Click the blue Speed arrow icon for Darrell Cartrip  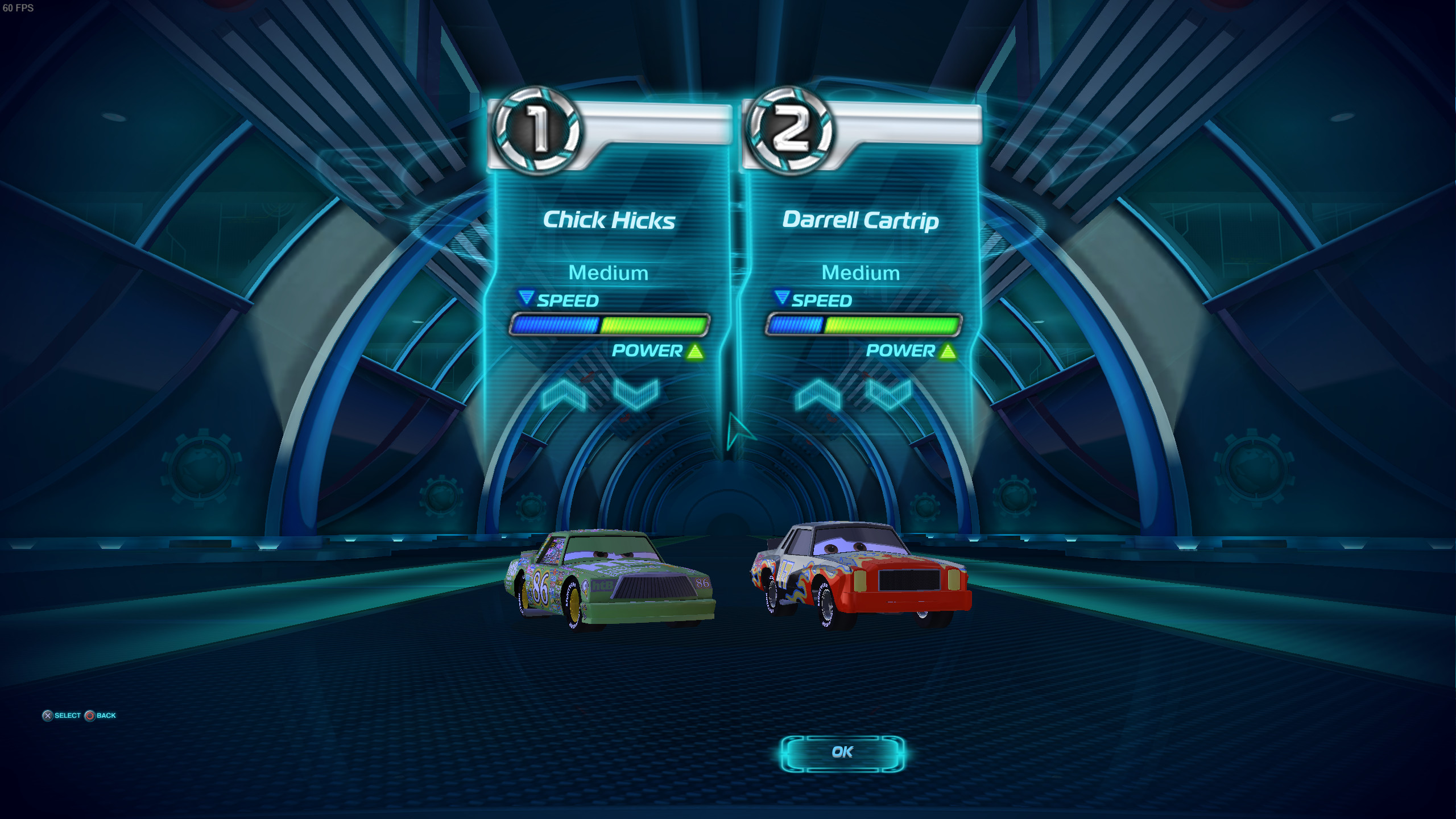[x=783, y=298]
